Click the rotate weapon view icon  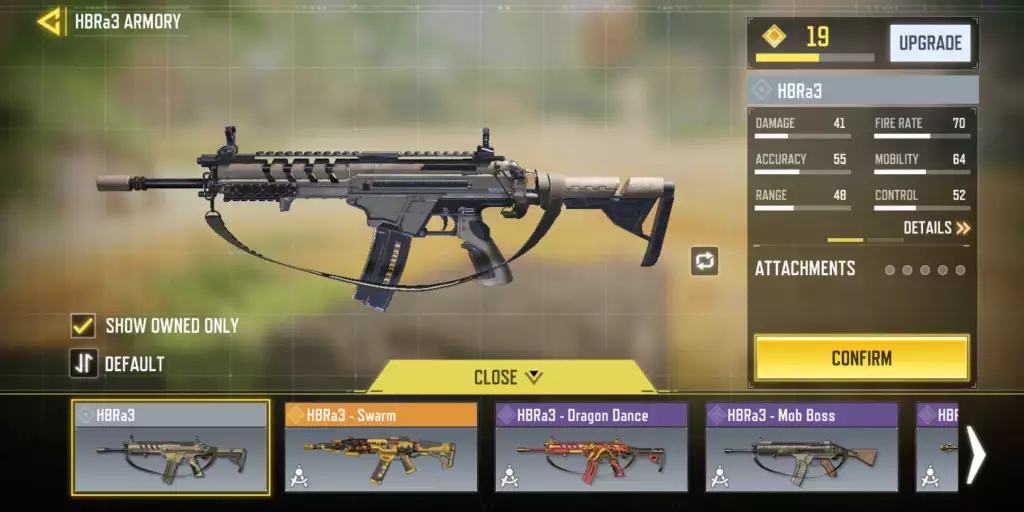pyautogui.click(x=704, y=261)
